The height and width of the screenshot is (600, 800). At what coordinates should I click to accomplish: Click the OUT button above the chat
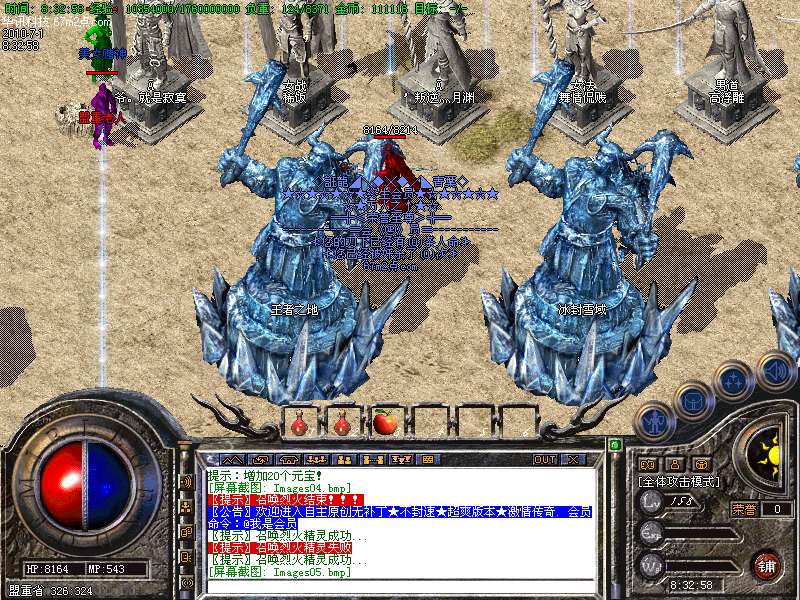[544, 459]
